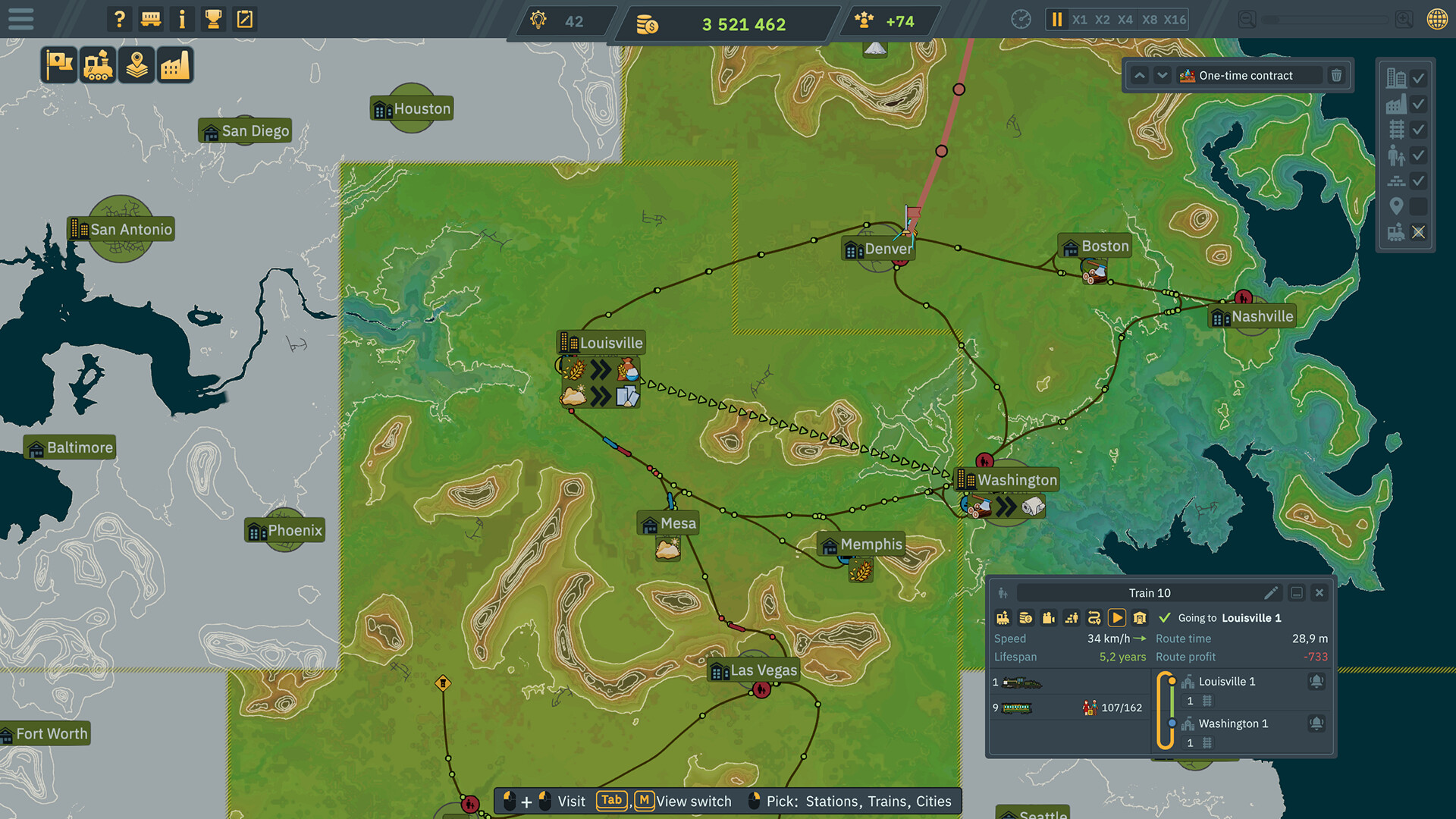This screenshot has height=819, width=1456.
Task: Open the hamburger menu top-left
Action: [x=20, y=19]
